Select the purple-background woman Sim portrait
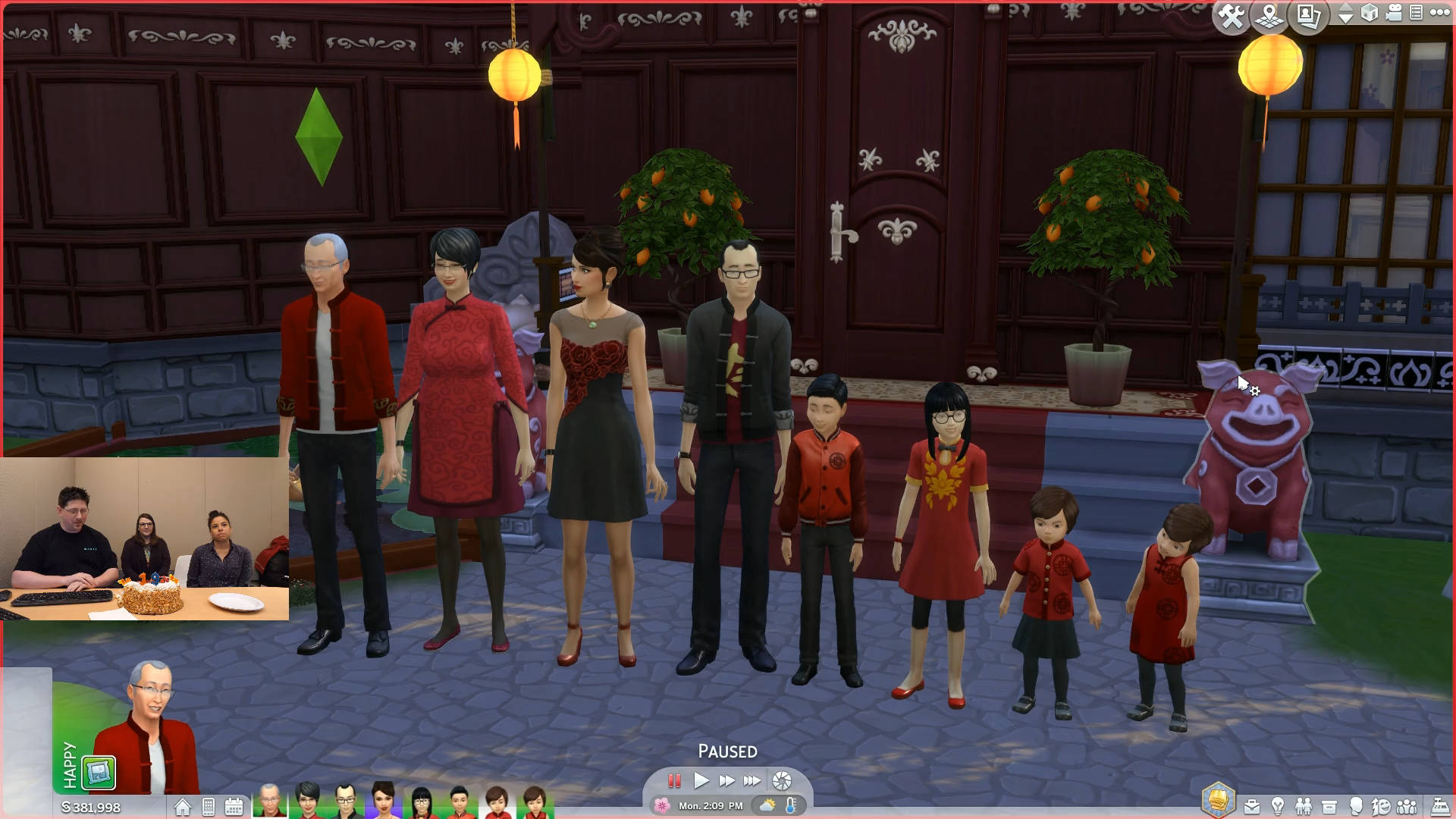This screenshot has width=1456, height=819. (384, 802)
